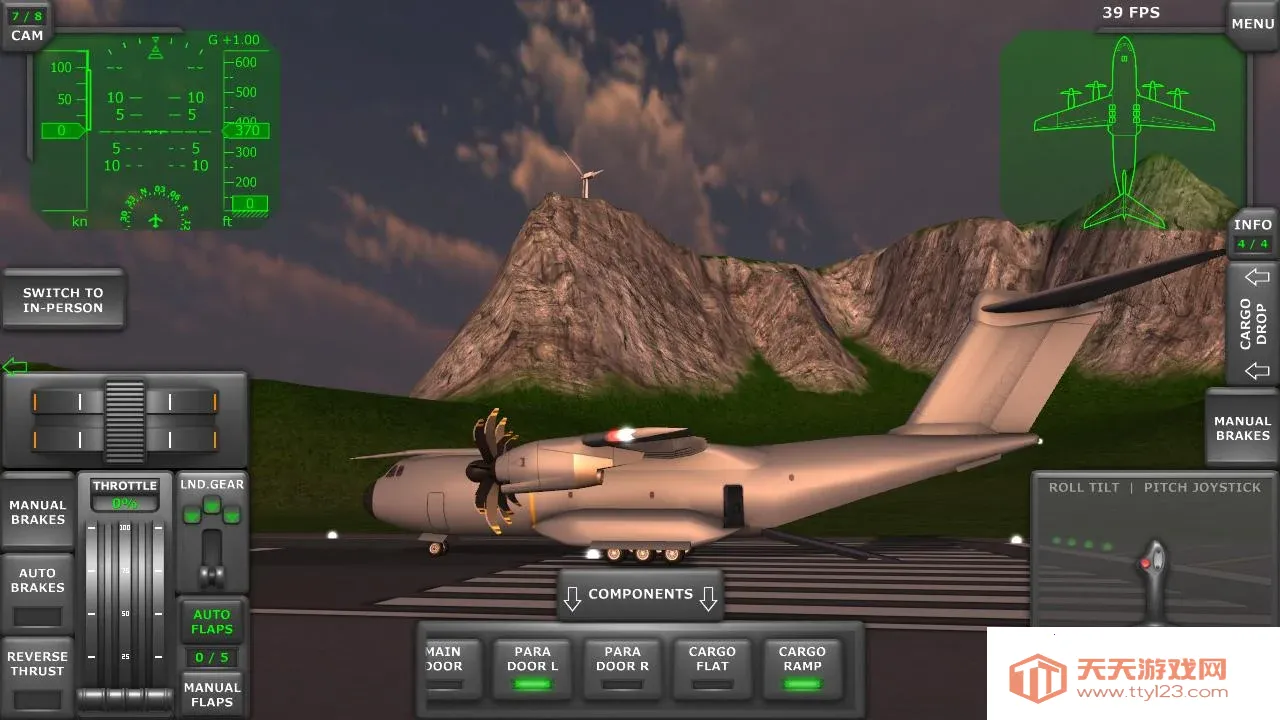Toggle Para Door L
The image size is (1280, 720).
coord(533,667)
